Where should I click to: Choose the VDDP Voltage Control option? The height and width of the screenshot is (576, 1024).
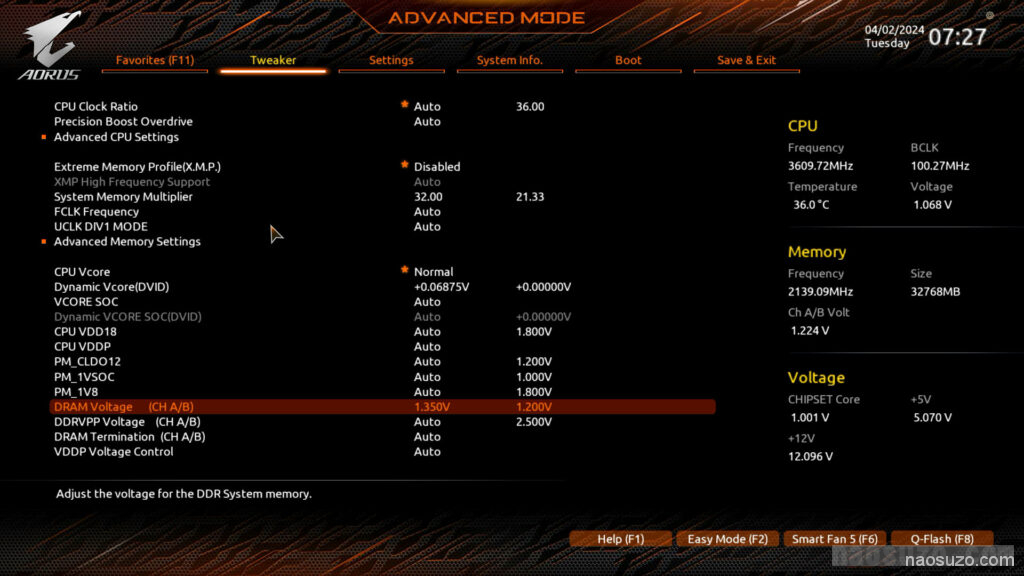(113, 452)
